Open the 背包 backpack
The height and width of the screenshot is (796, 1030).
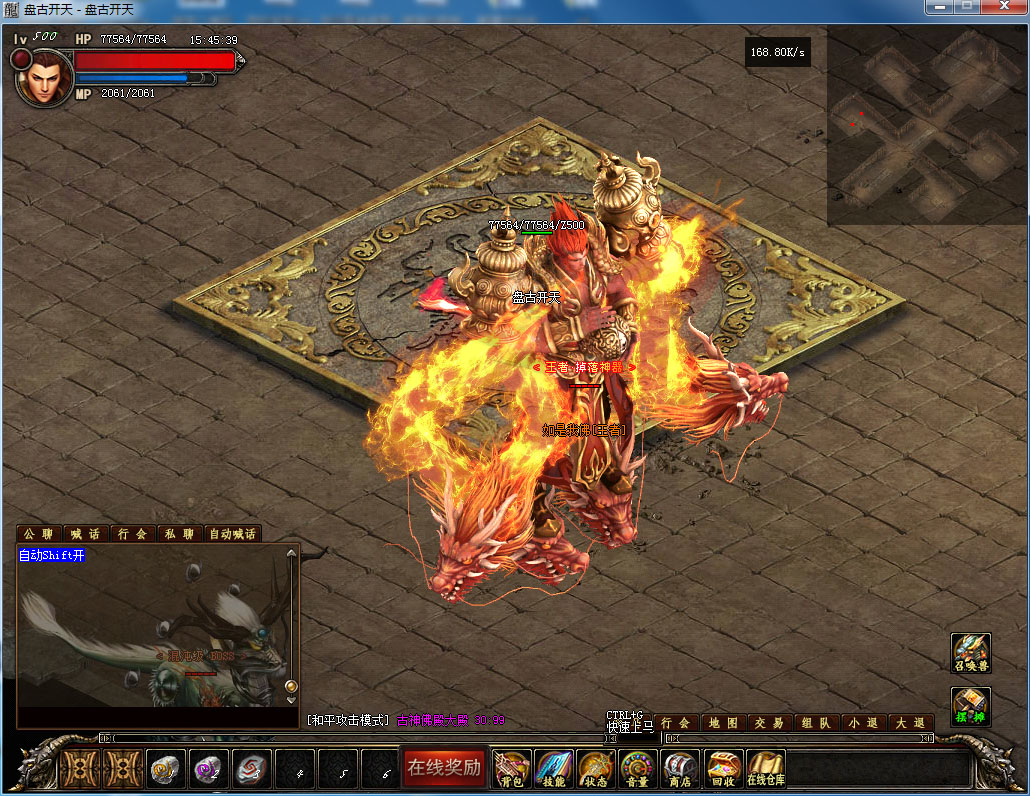pos(512,769)
